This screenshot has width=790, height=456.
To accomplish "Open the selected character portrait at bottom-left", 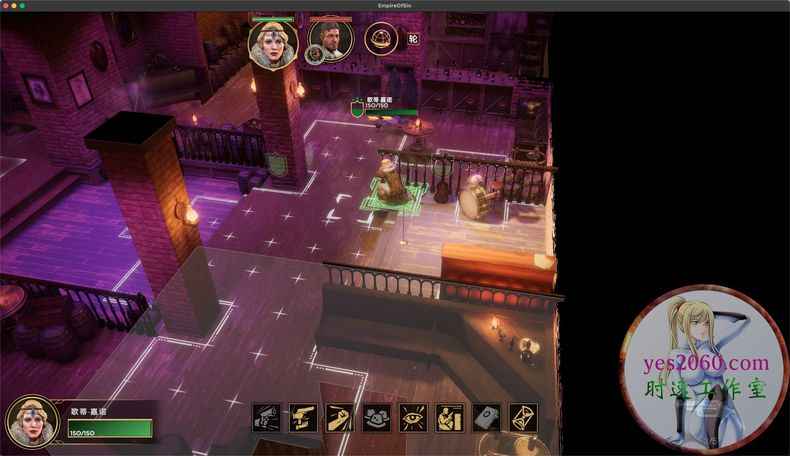I will tap(32, 422).
